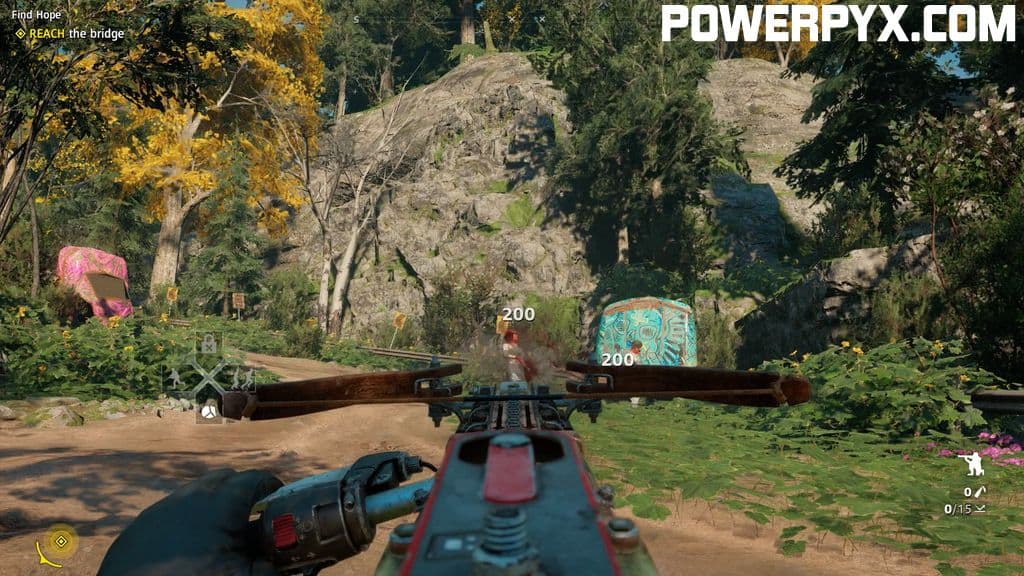Select the steering wheel command icon

point(209,411)
